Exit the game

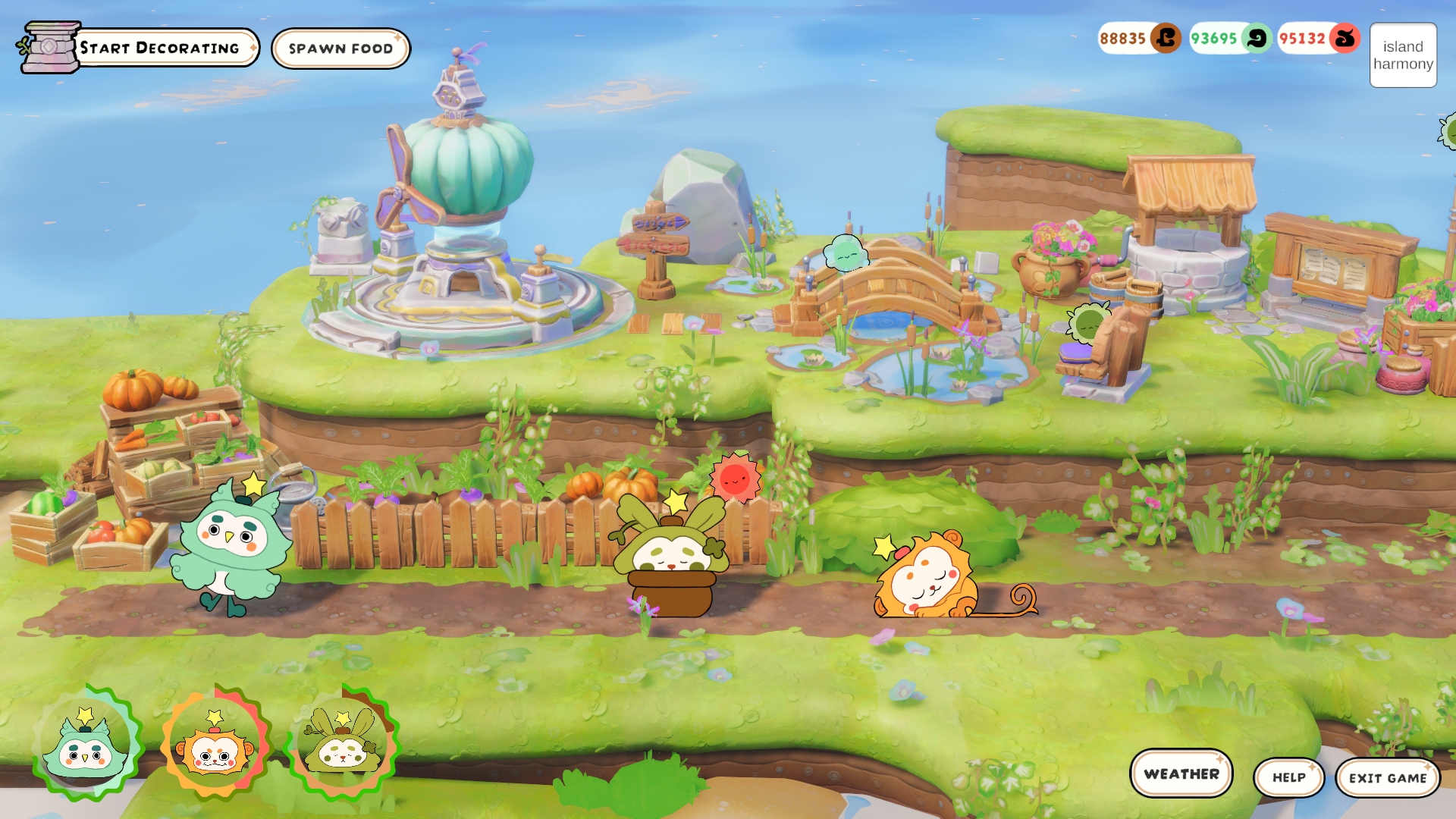[1387, 778]
